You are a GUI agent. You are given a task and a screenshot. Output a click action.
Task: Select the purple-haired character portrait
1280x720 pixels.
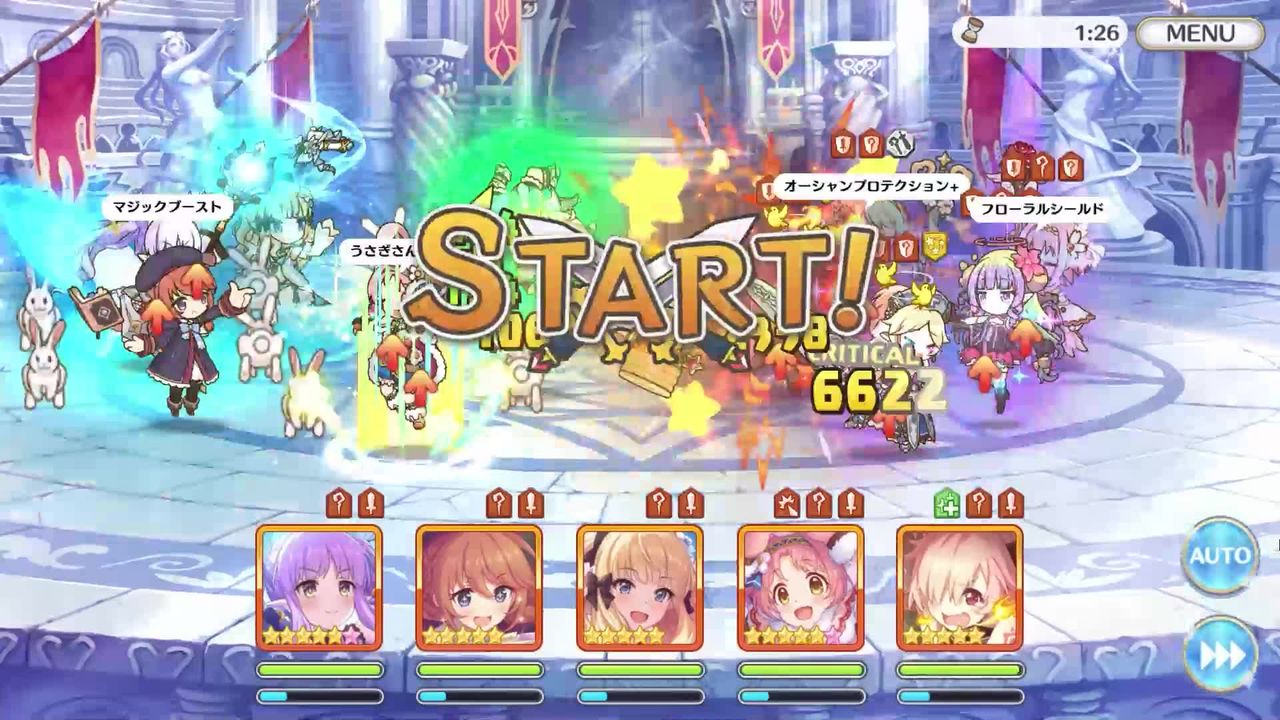[319, 587]
